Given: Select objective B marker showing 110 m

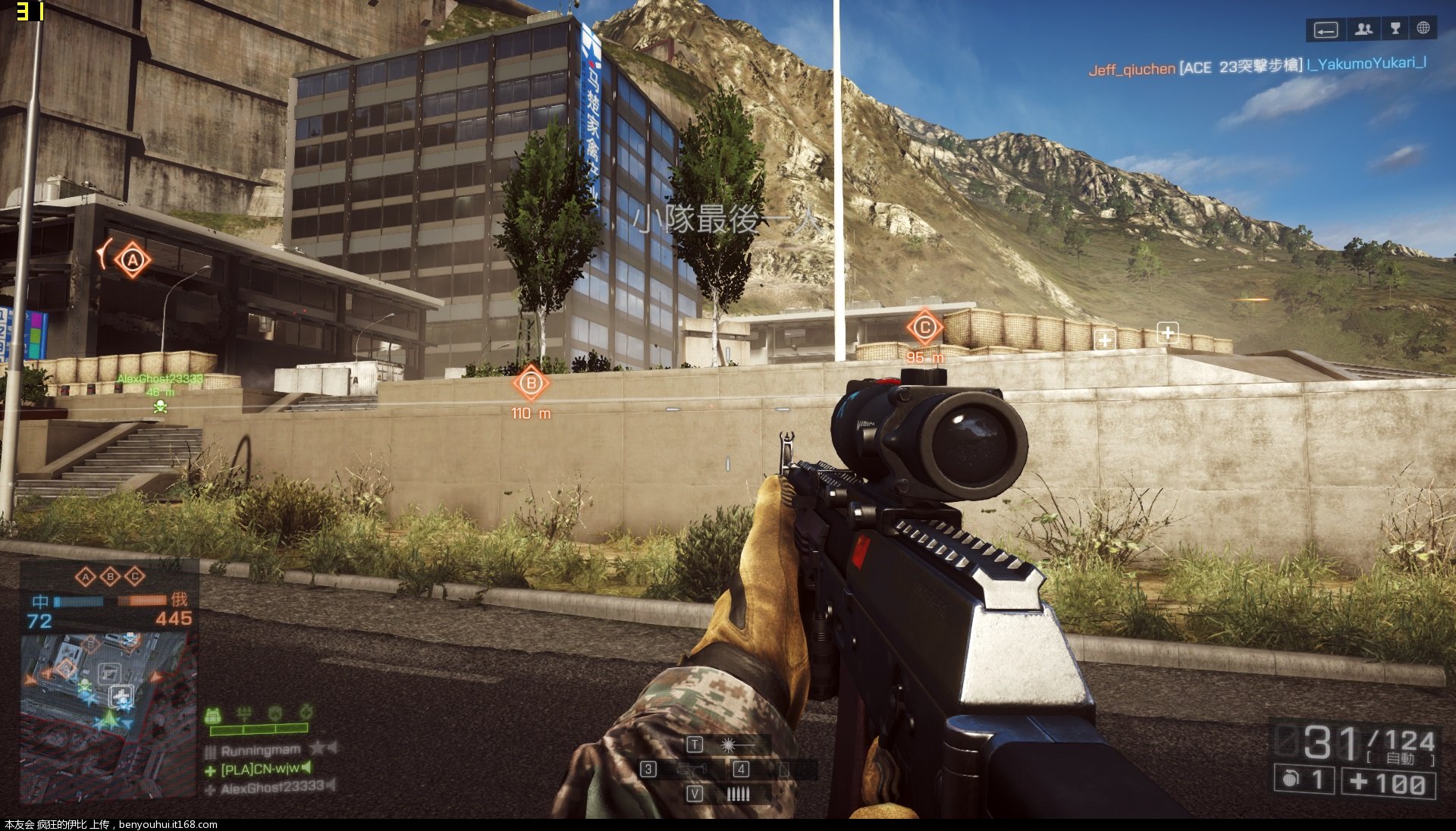Looking at the screenshot, I should (x=531, y=384).
